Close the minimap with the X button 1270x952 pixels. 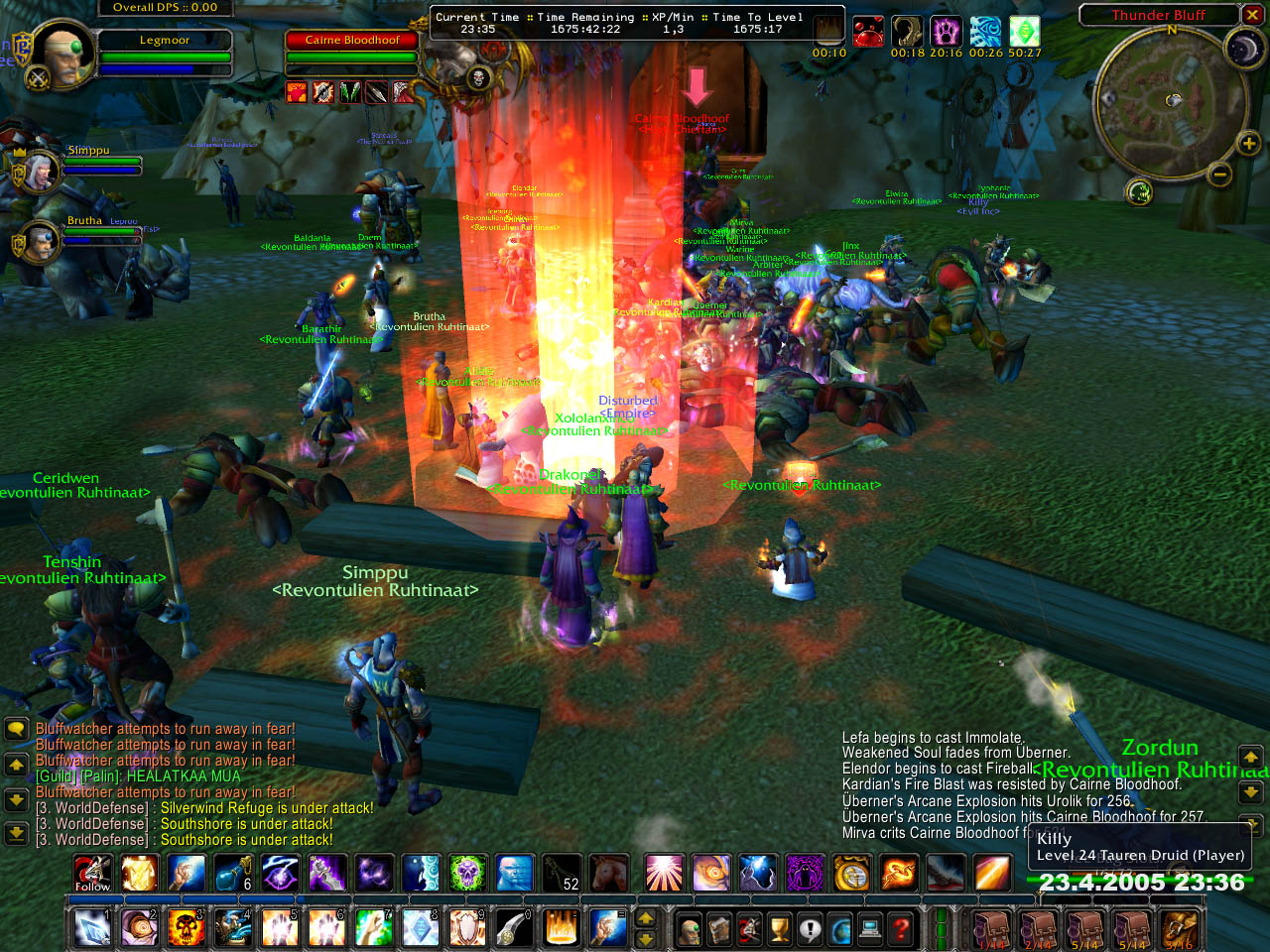[x=1254, y=15]
